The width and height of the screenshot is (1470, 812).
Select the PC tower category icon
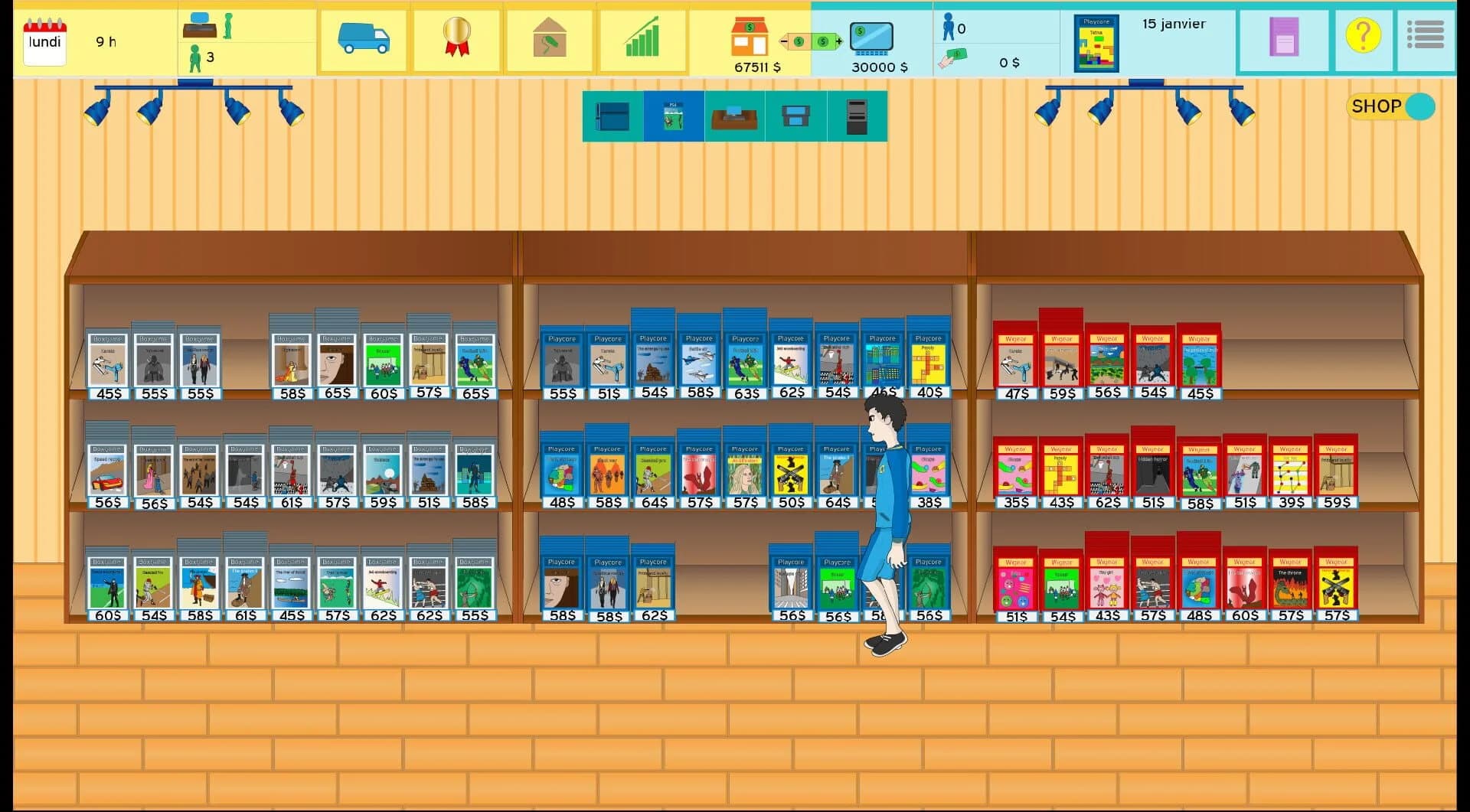click(857, 116)
